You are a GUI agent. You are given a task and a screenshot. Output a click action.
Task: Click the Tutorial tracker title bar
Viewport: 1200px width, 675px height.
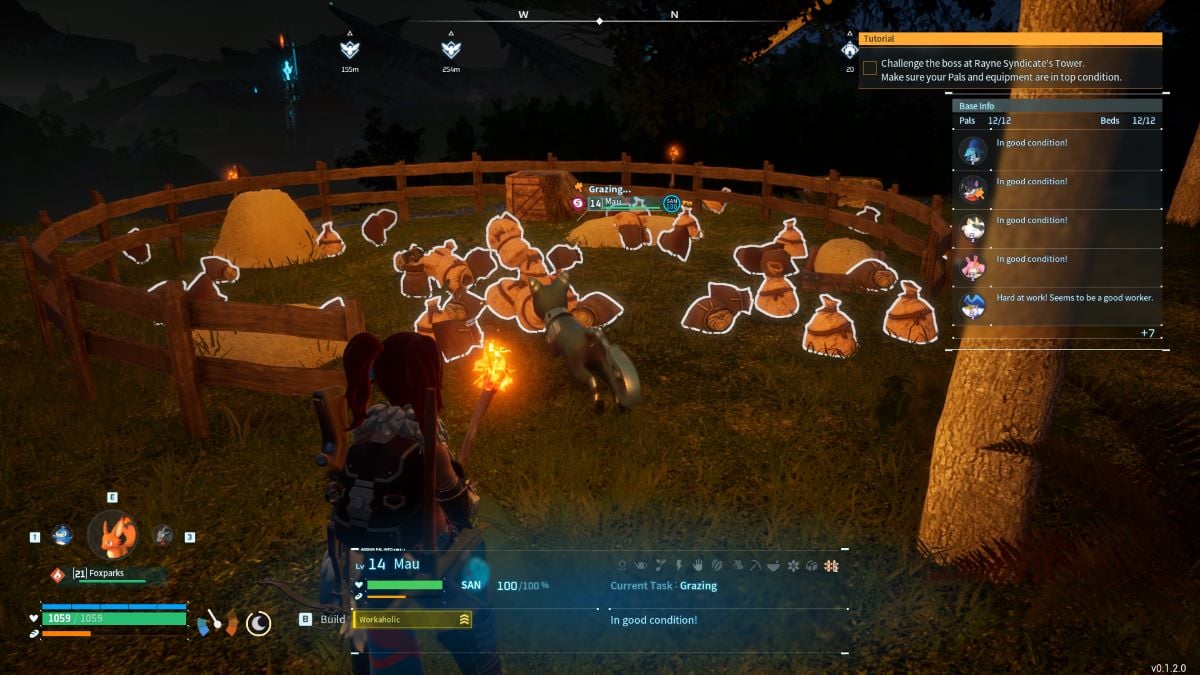click(1010, 39)
